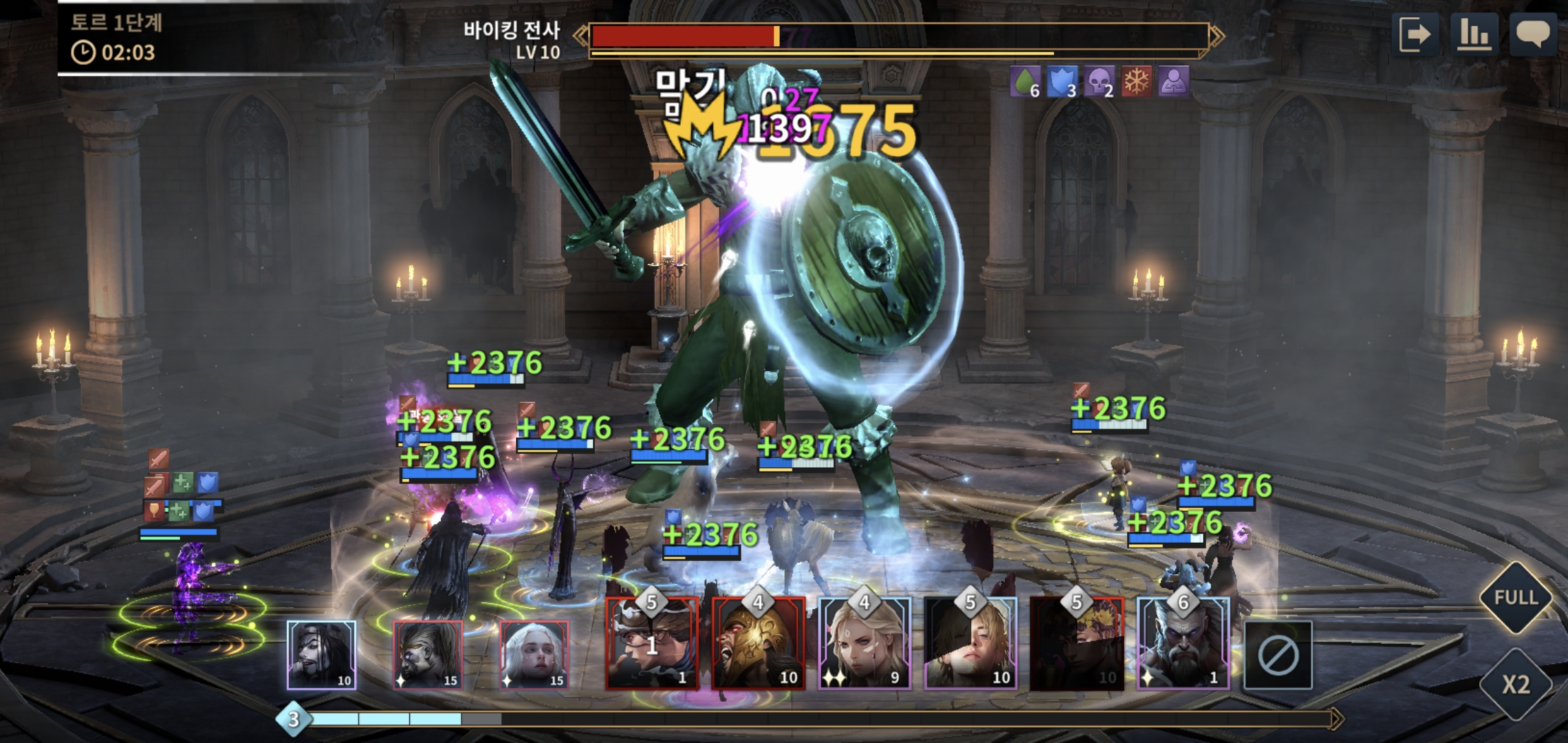Use the blonde woman's cost-4 skill card
1568x743 pixels.
point(864,645)
